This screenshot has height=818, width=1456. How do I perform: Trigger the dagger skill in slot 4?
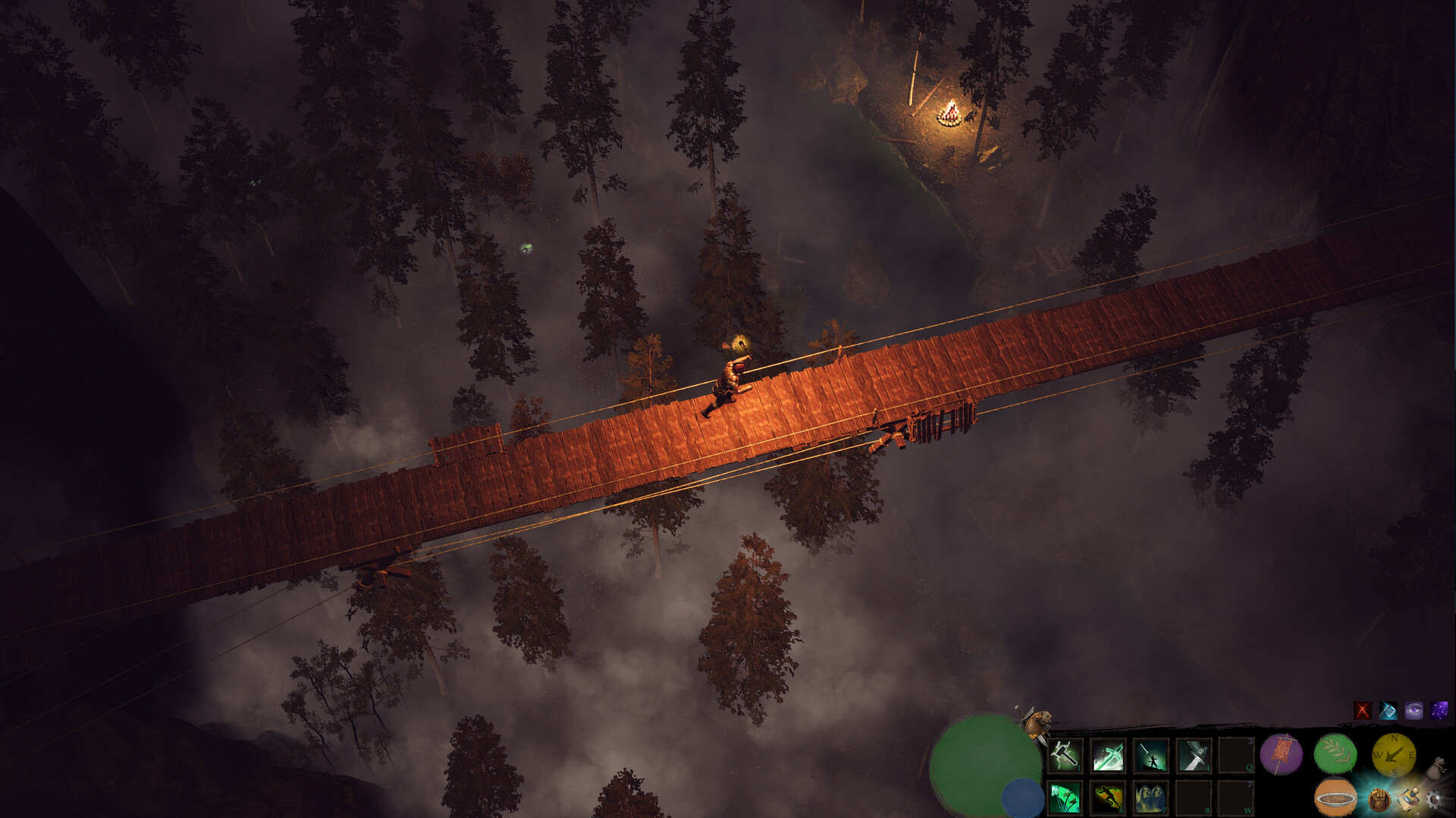tap(1193, 754)
